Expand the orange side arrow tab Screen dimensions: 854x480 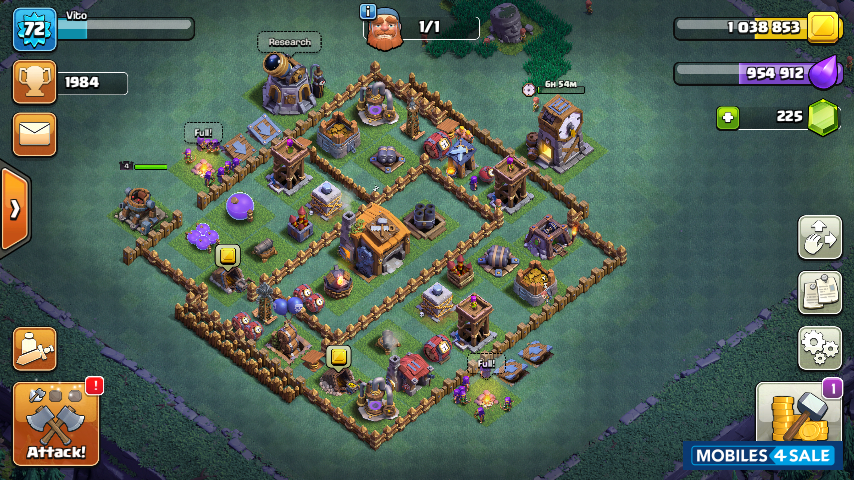coord(14,208)
